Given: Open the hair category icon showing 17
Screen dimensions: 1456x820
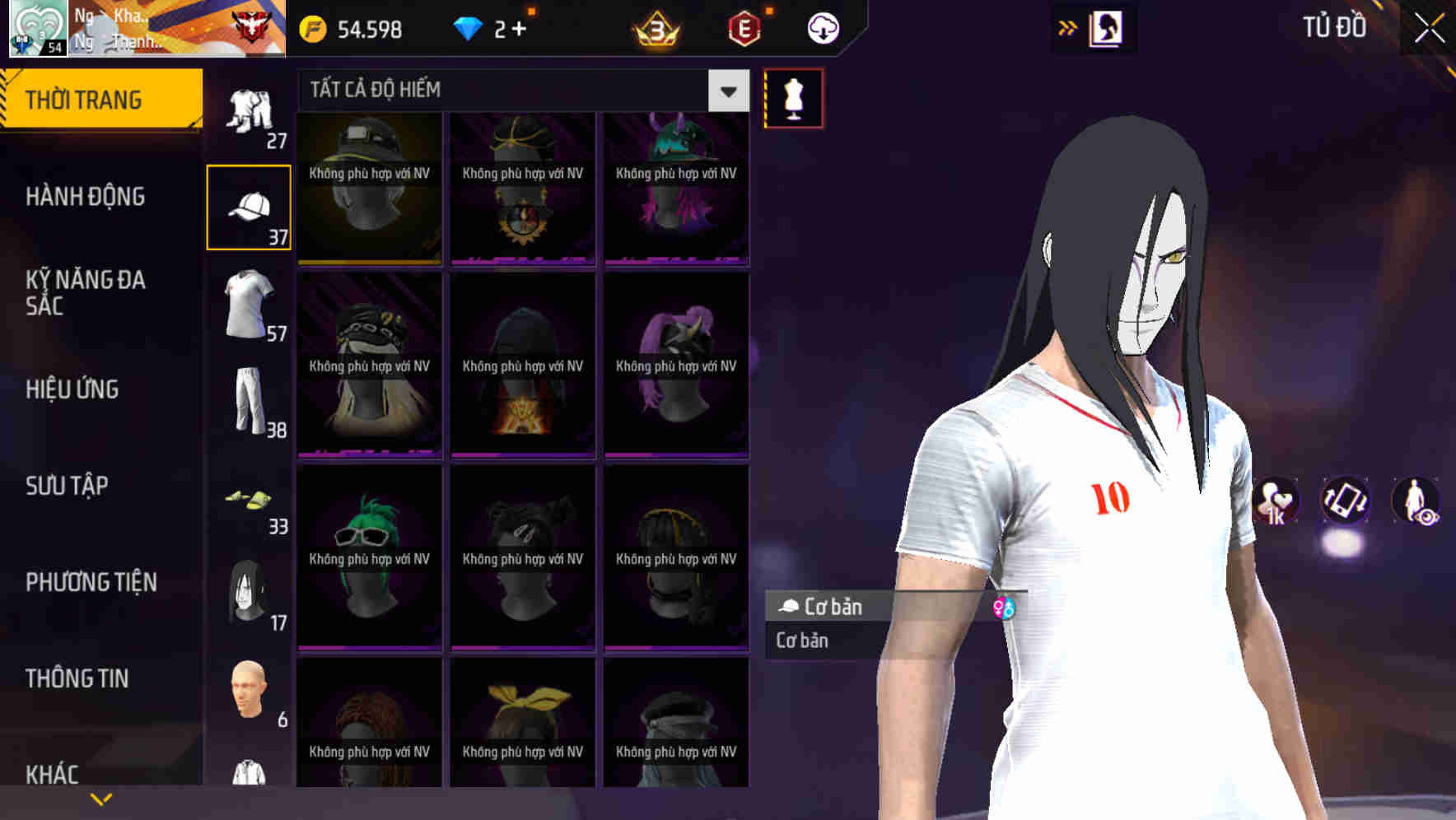Looking at the screenshot, I should tap(250, 593).
